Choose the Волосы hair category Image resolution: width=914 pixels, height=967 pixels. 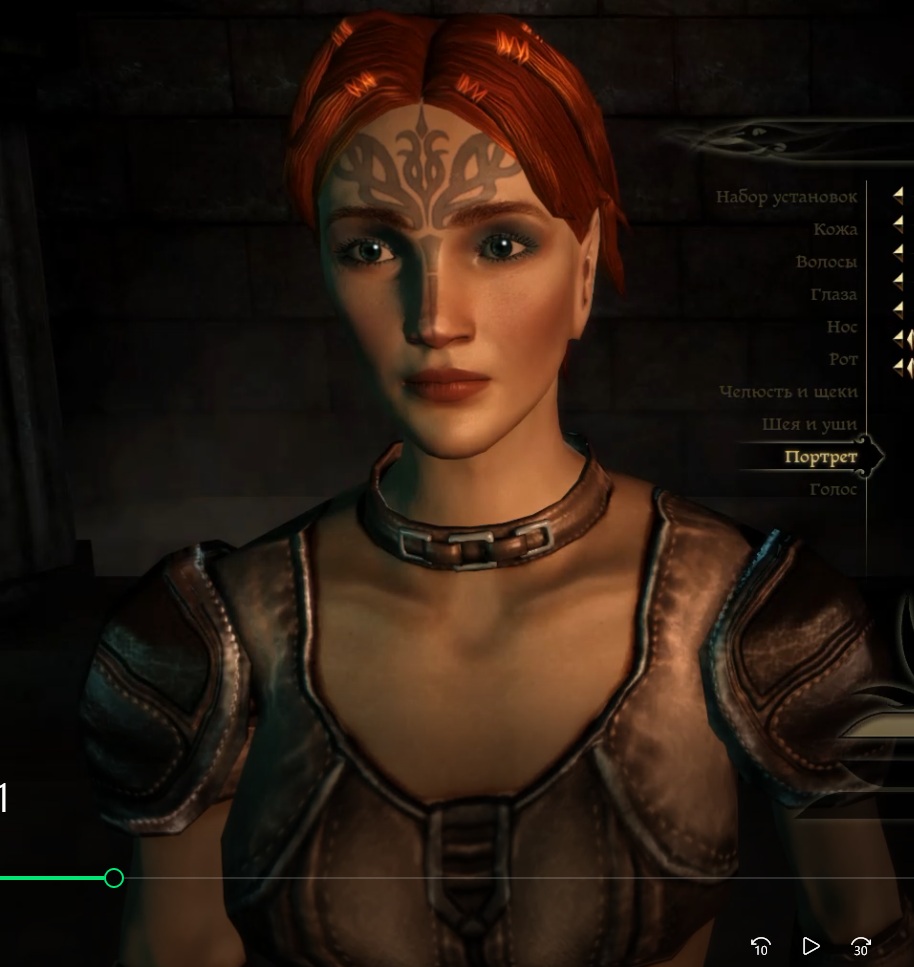pos(826,262)
